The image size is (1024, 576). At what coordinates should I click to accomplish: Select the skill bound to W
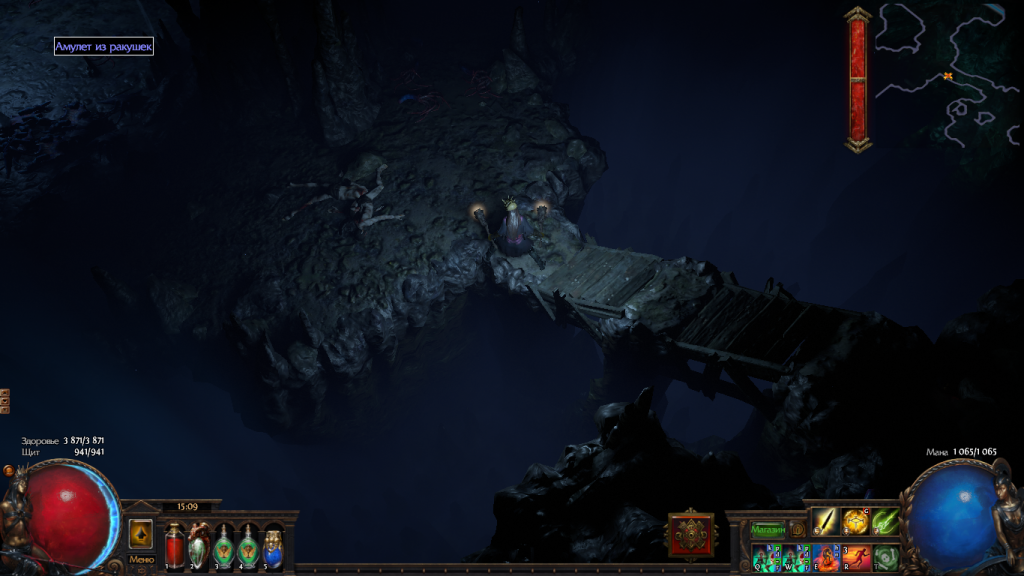(x=795, y=557)
